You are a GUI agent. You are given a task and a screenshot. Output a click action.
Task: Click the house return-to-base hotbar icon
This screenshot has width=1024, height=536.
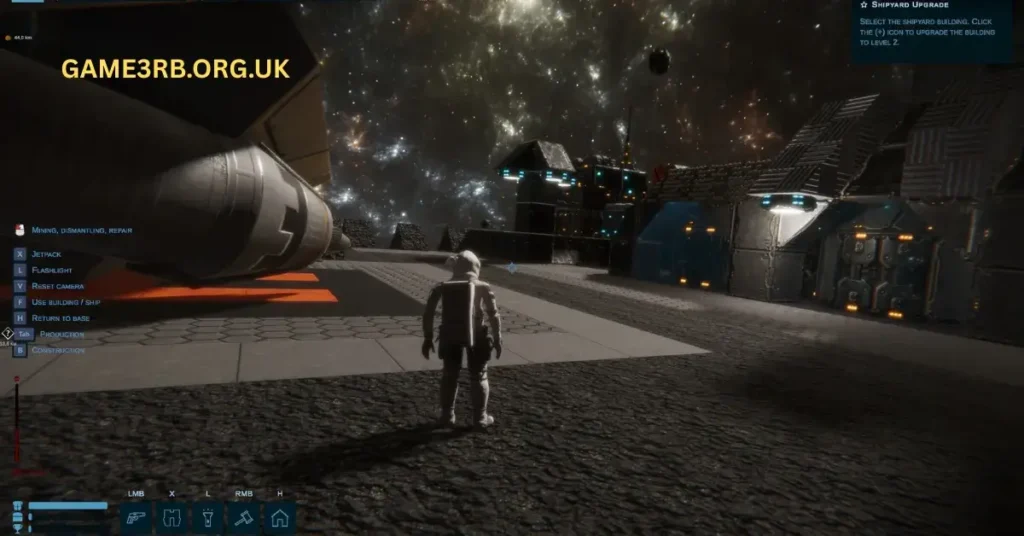[279, 518]
